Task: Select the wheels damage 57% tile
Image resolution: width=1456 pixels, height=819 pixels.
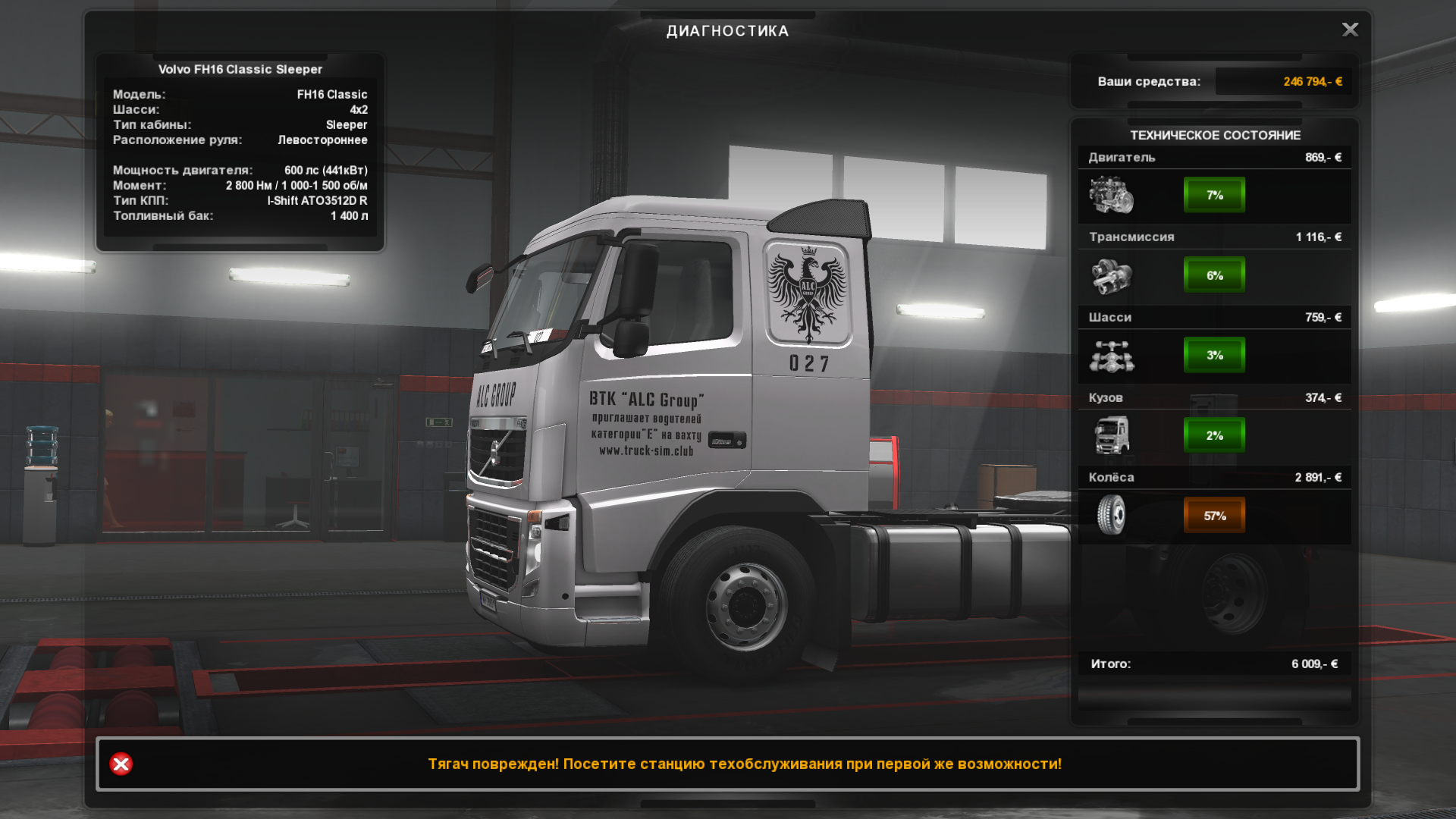Action: click(x=1214, y=516)
